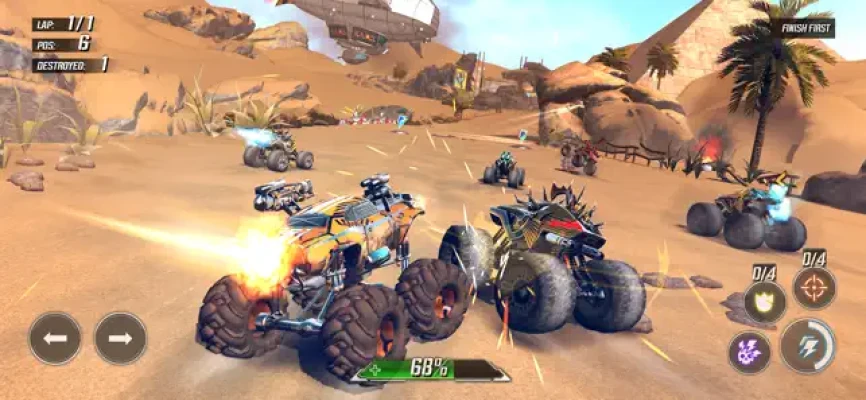Steer left with the left arrow button
Viewport: 866px width, 400px height.
pyautogui.click(x=55, y=338)
